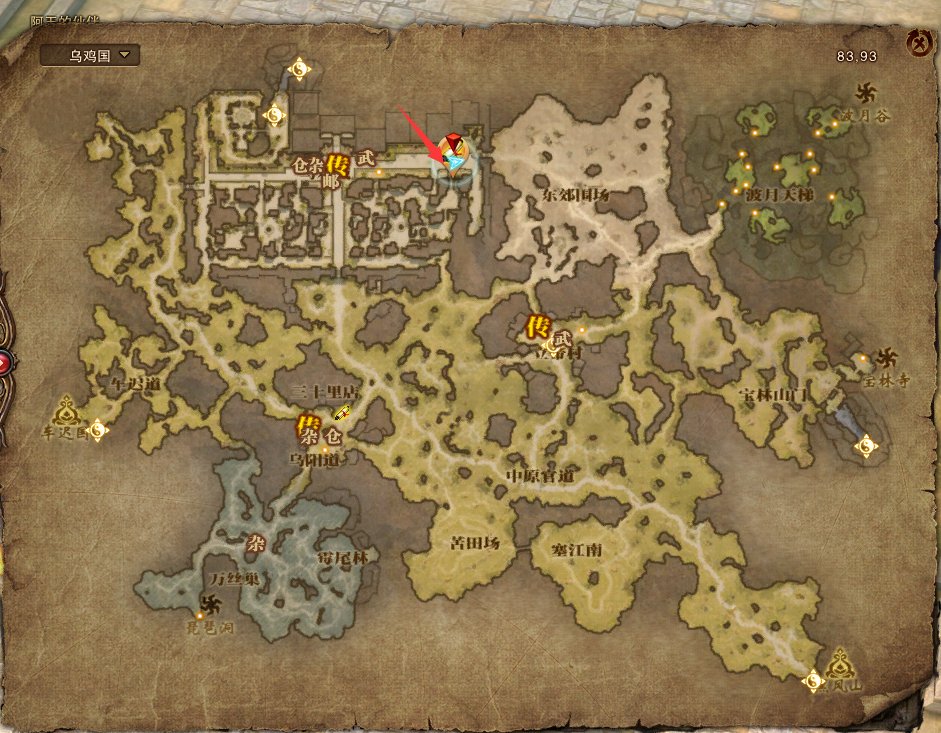The height and width of the screenshot is (733, 941).
Task: Close the world map window
Action: coord(918,44)
